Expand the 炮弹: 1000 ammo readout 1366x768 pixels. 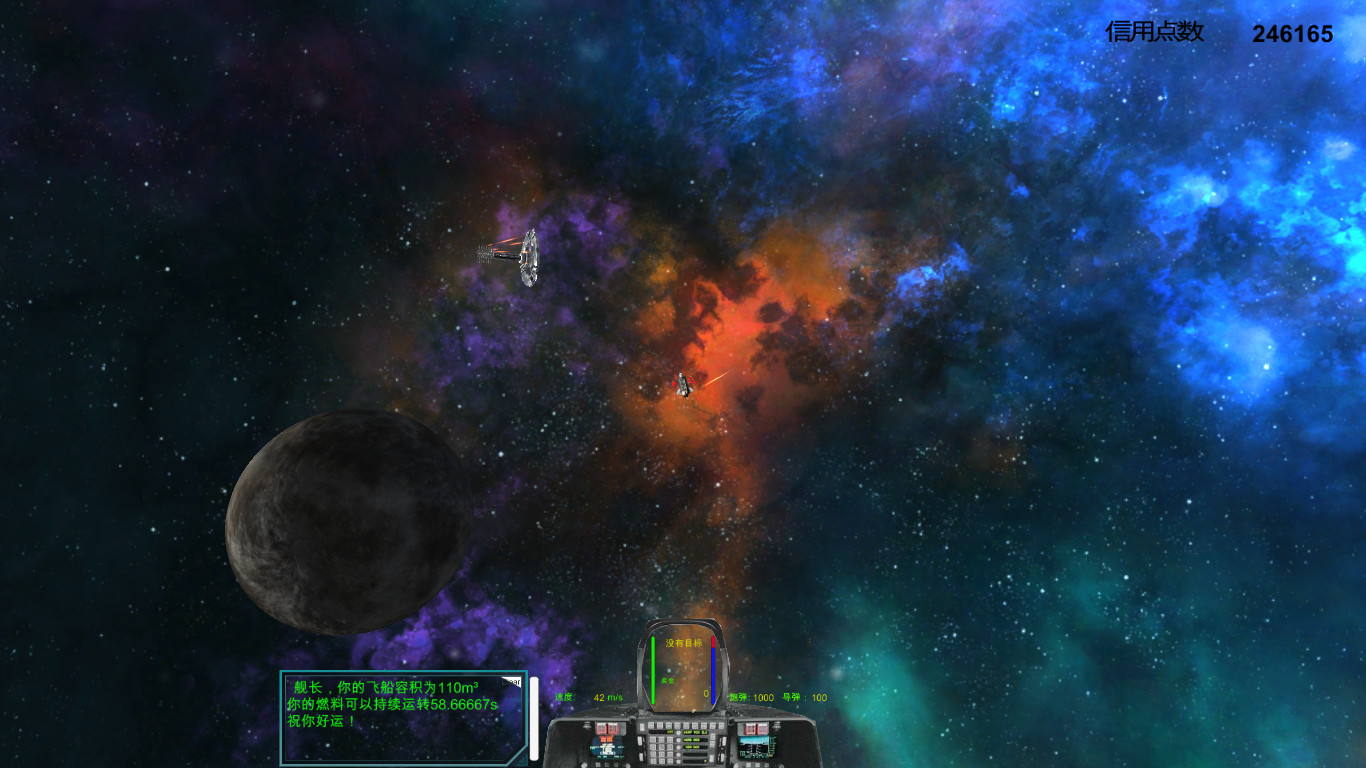click(752, 697)
